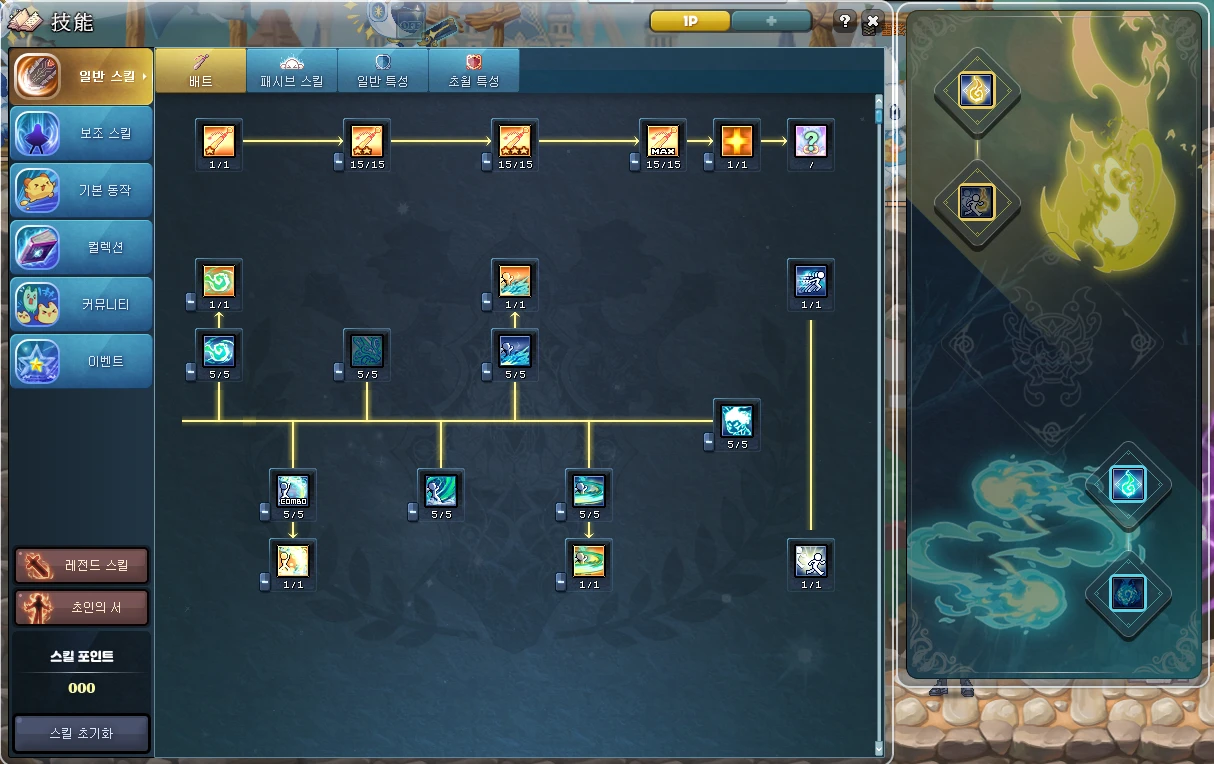View the 초월 특성 tab
The image size is (1214, 764).
click(474, 70)
